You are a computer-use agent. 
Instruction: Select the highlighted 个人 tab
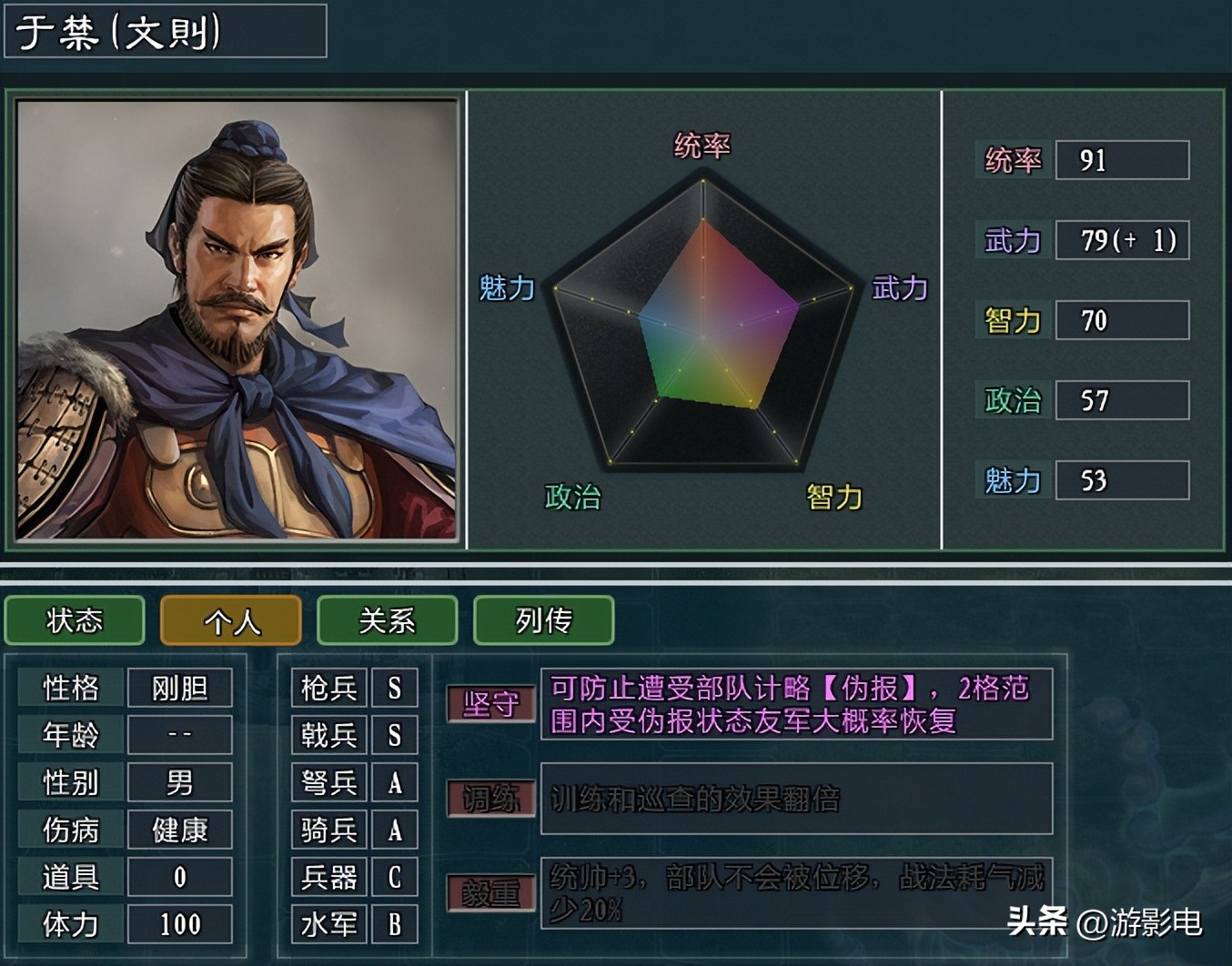coord(230,621)
